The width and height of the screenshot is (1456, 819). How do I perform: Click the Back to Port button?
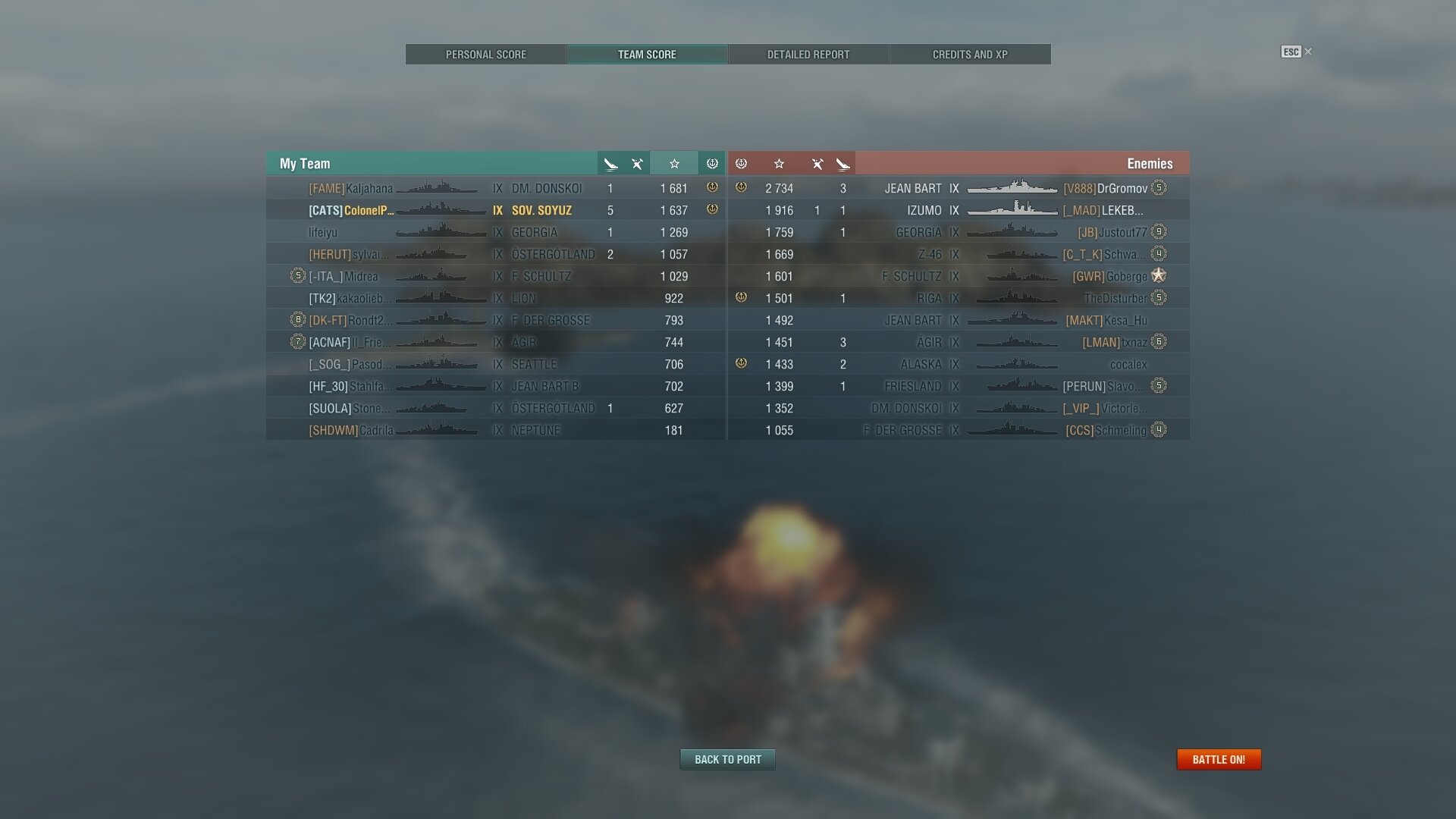(x=727, y=759)
